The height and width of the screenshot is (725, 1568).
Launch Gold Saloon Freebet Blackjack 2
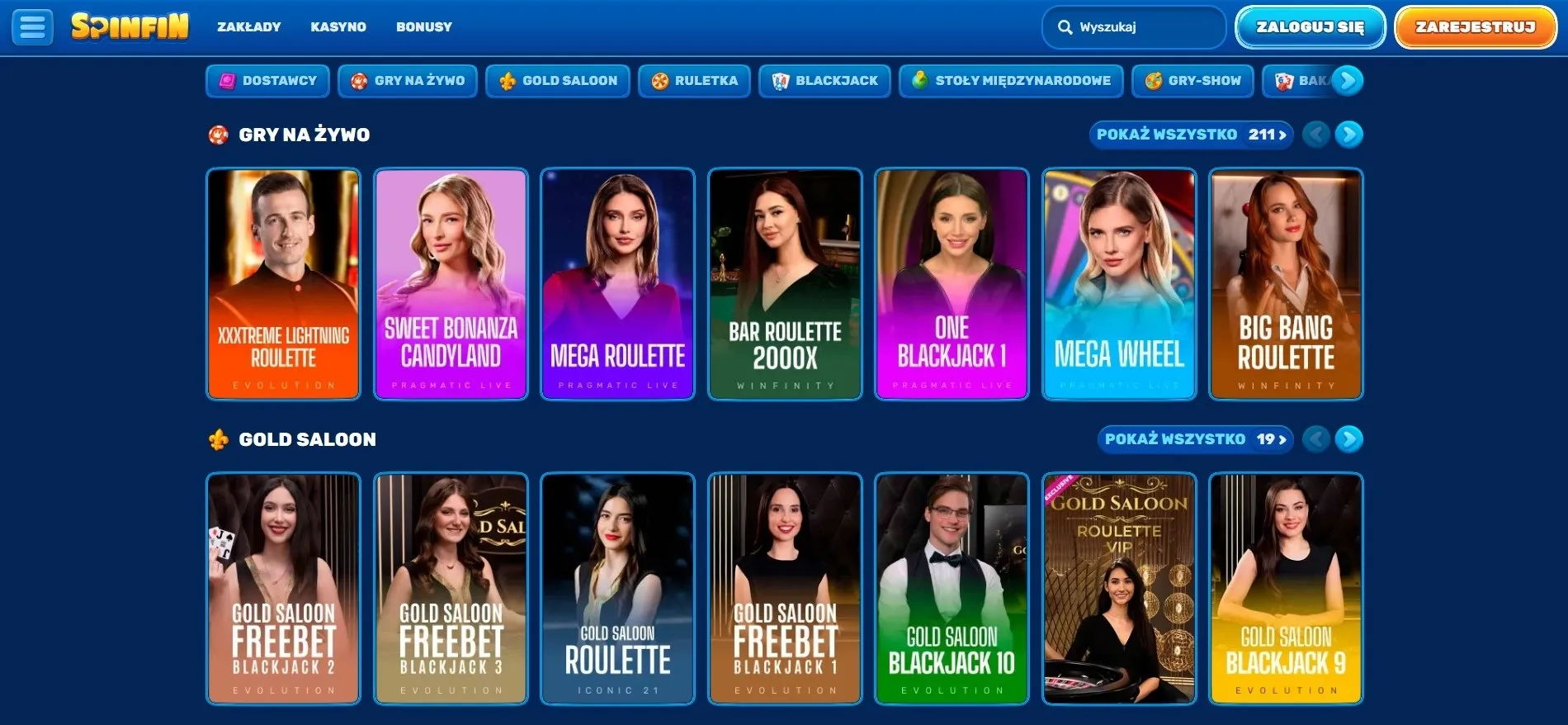pyautogui.click(x=283, y=589)
